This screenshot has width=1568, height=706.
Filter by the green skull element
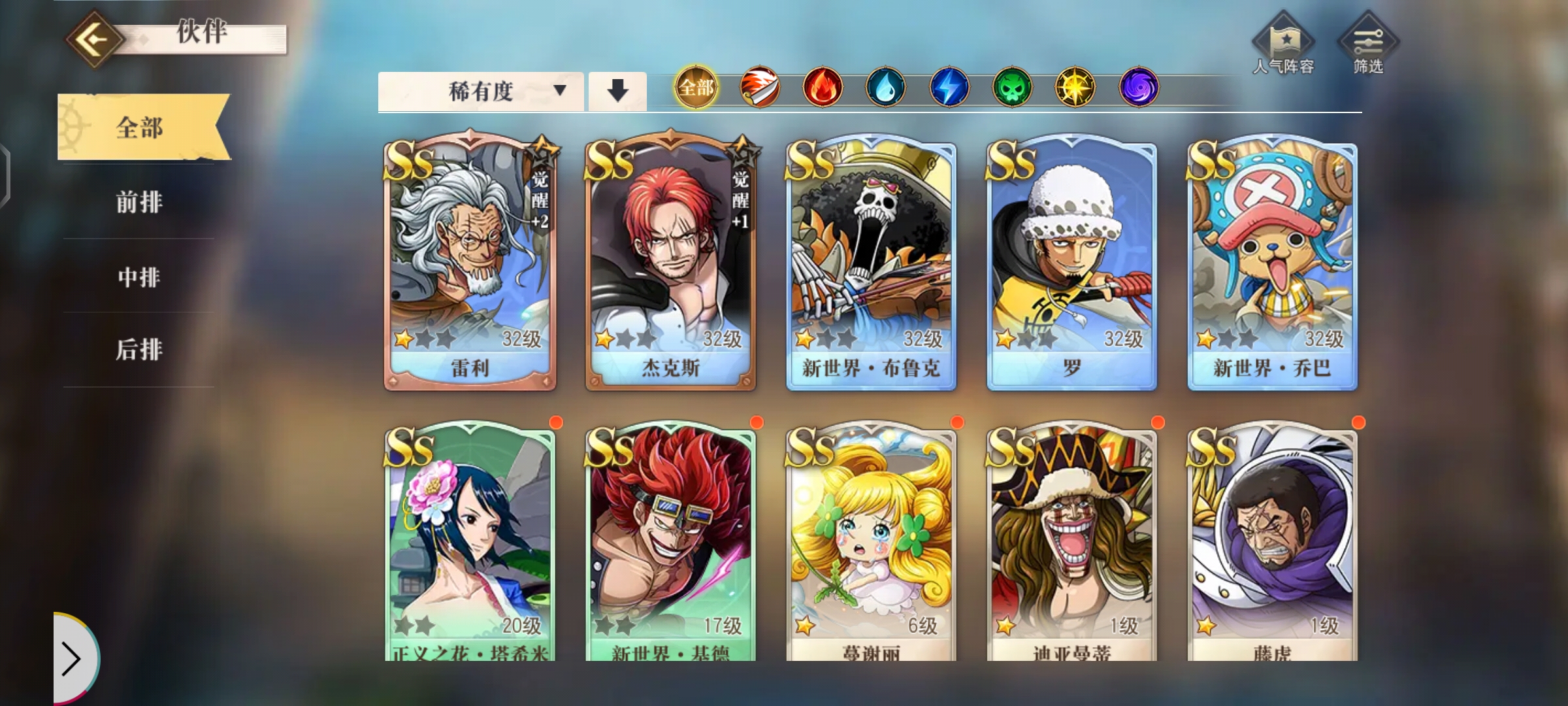pyautogui.click(x=1011, y=87)
